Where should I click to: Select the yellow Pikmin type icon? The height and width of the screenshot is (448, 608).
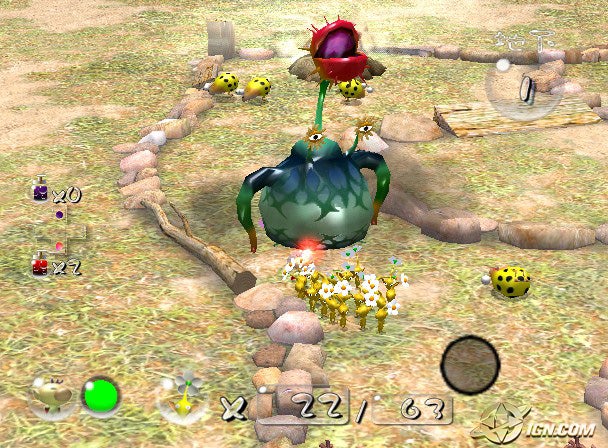(x=182, y=398)
